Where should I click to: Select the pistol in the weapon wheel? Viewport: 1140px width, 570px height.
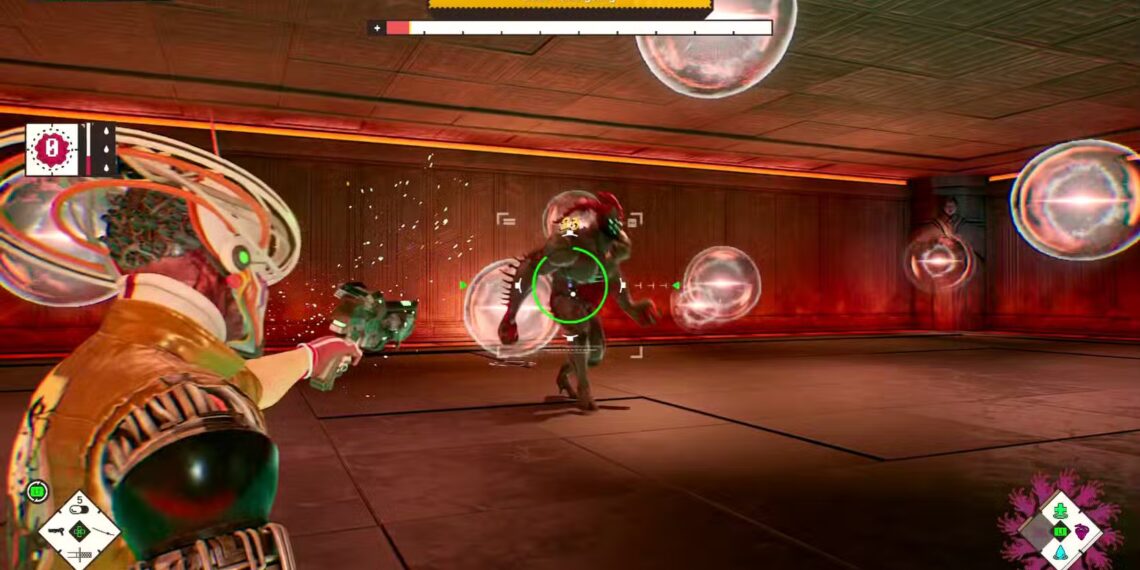click(x=57, y=531)
